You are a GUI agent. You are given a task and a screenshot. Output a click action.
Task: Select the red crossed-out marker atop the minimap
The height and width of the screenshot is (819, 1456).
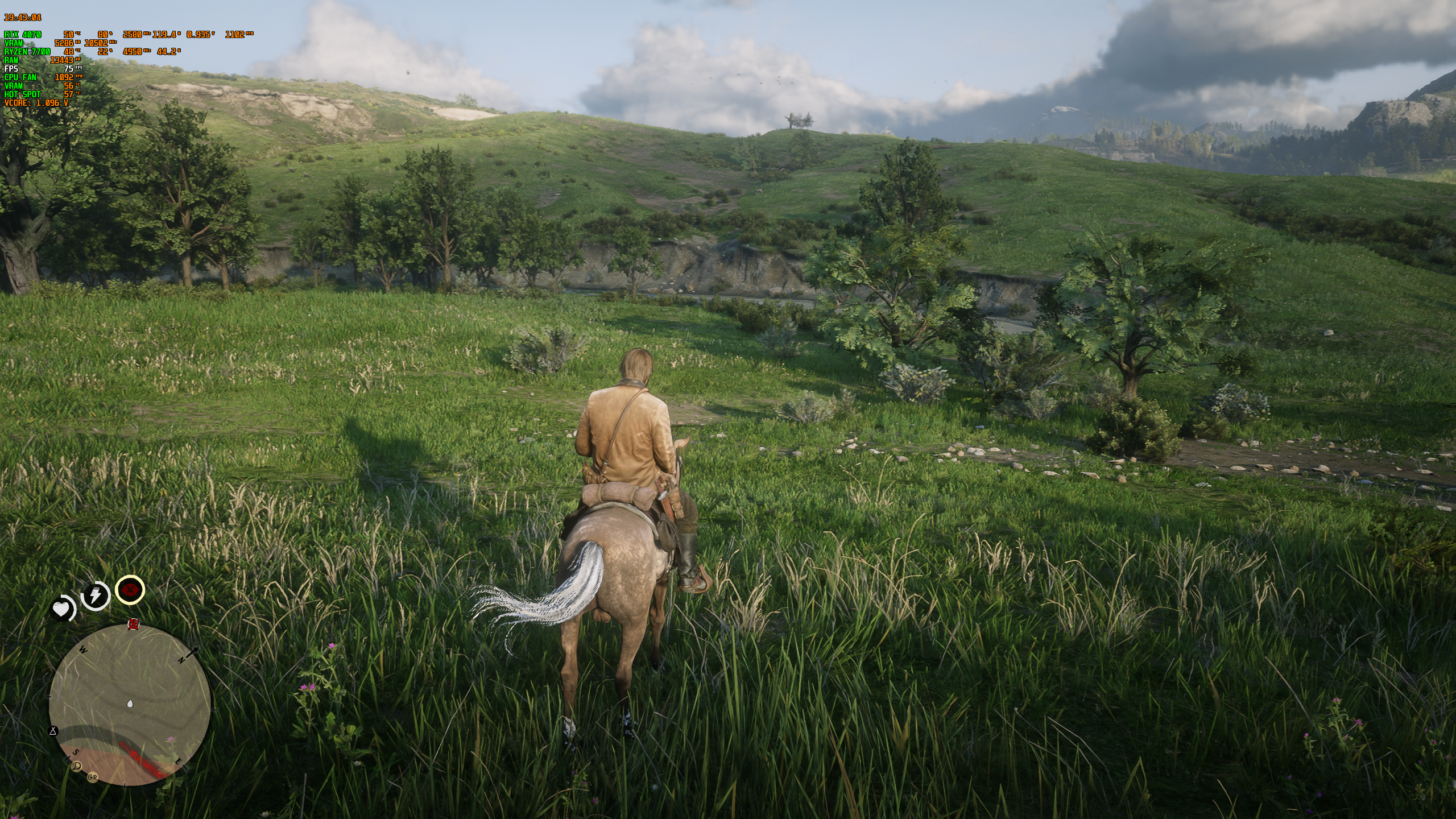coord(134,626)
